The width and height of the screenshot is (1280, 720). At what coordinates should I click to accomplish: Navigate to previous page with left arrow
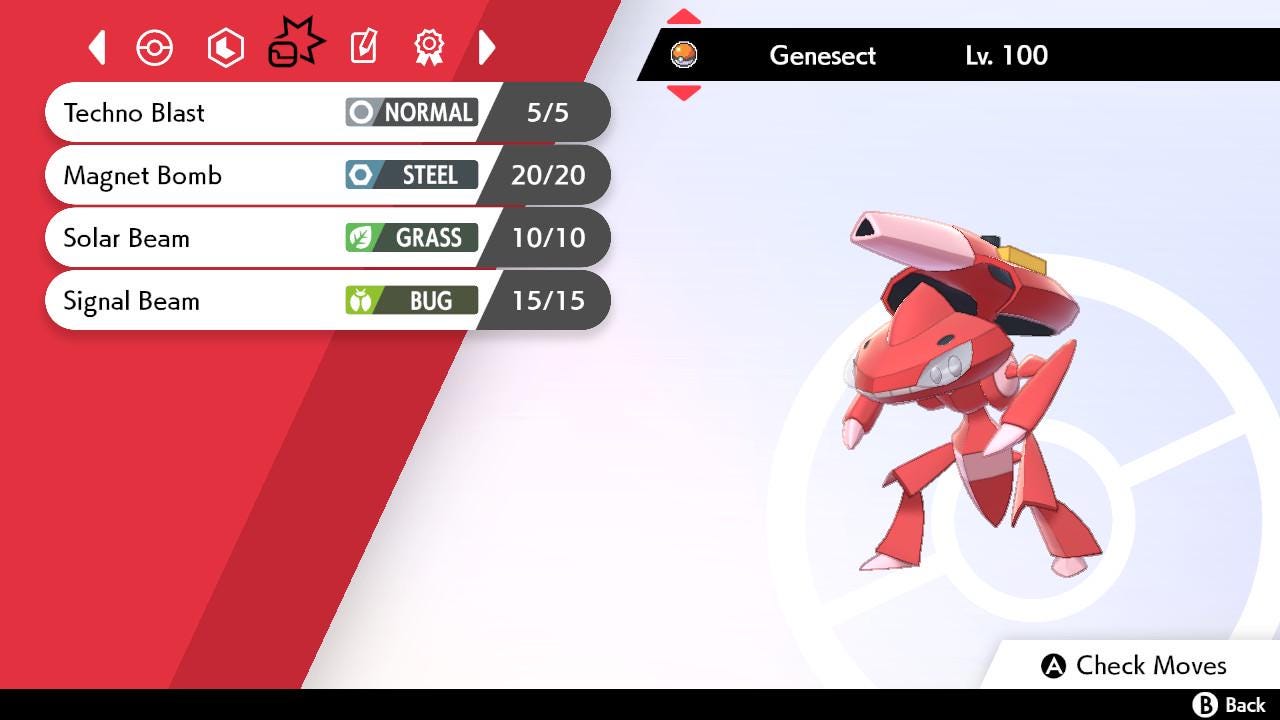97,47
